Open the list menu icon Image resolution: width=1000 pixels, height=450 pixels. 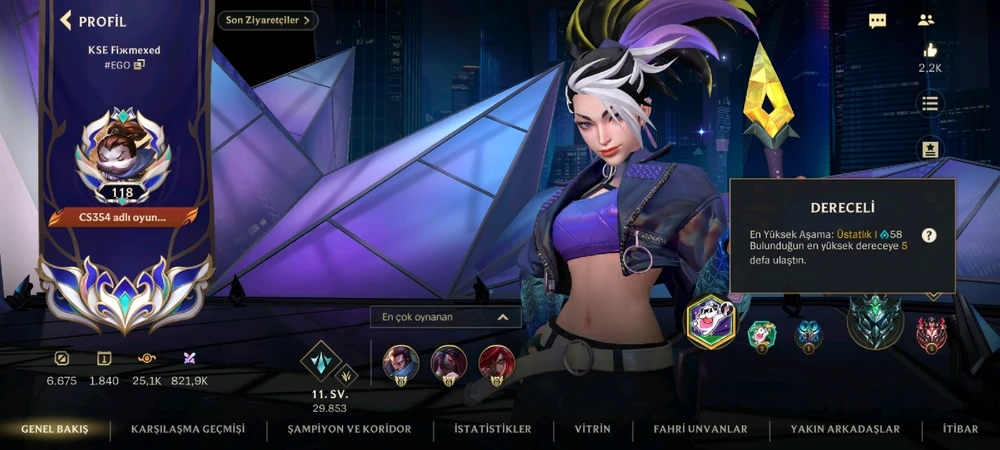(x=930, y=104)
